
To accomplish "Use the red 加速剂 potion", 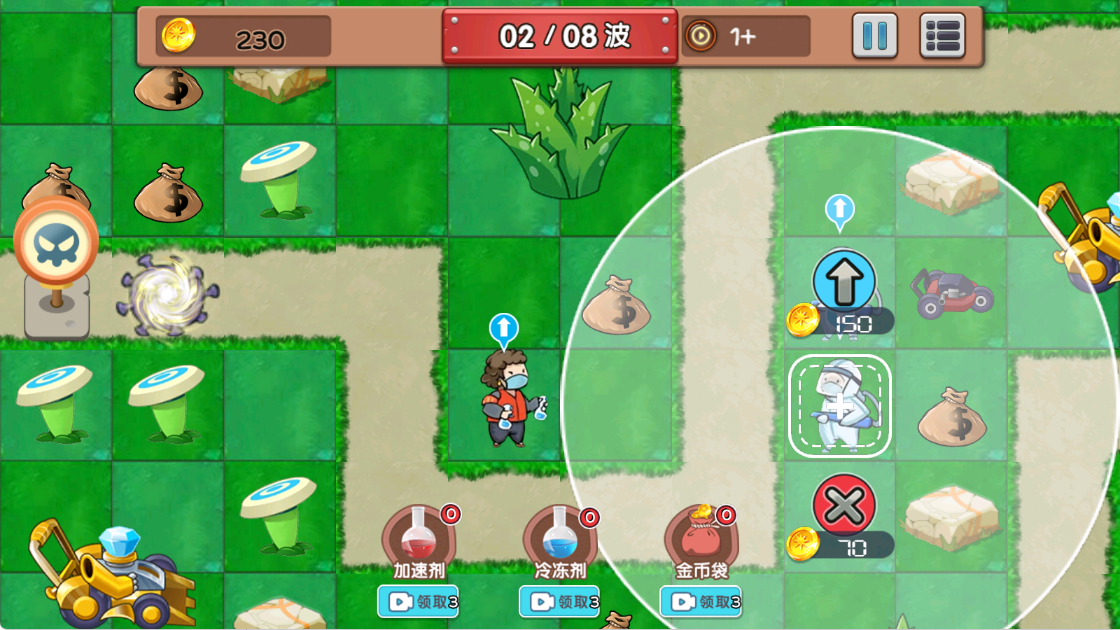I will tap(419, 538).
